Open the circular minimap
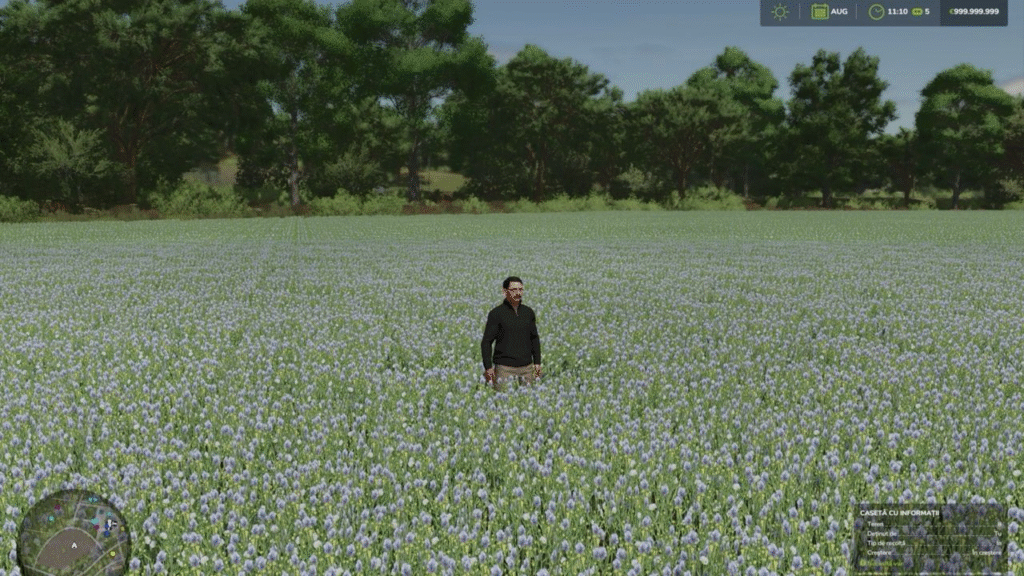This screenshot has width=1024, height=576. [x=73, y=533]
